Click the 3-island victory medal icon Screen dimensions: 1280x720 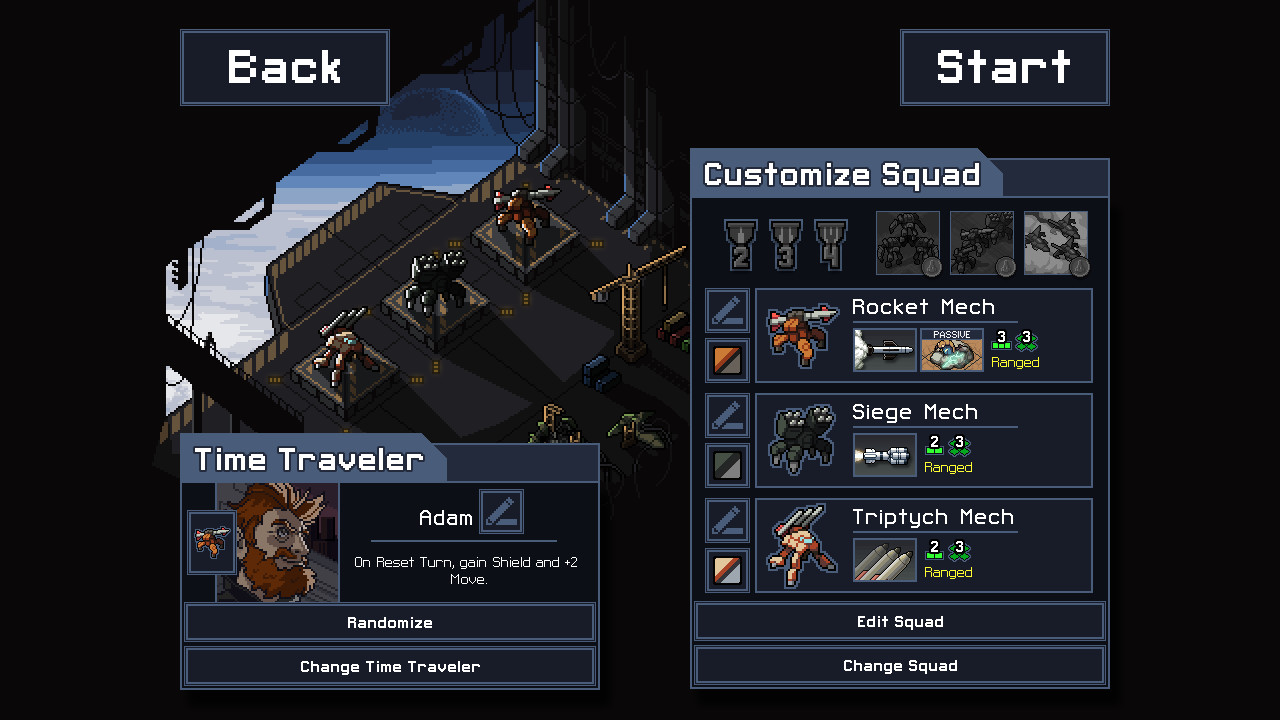(784, 243)
